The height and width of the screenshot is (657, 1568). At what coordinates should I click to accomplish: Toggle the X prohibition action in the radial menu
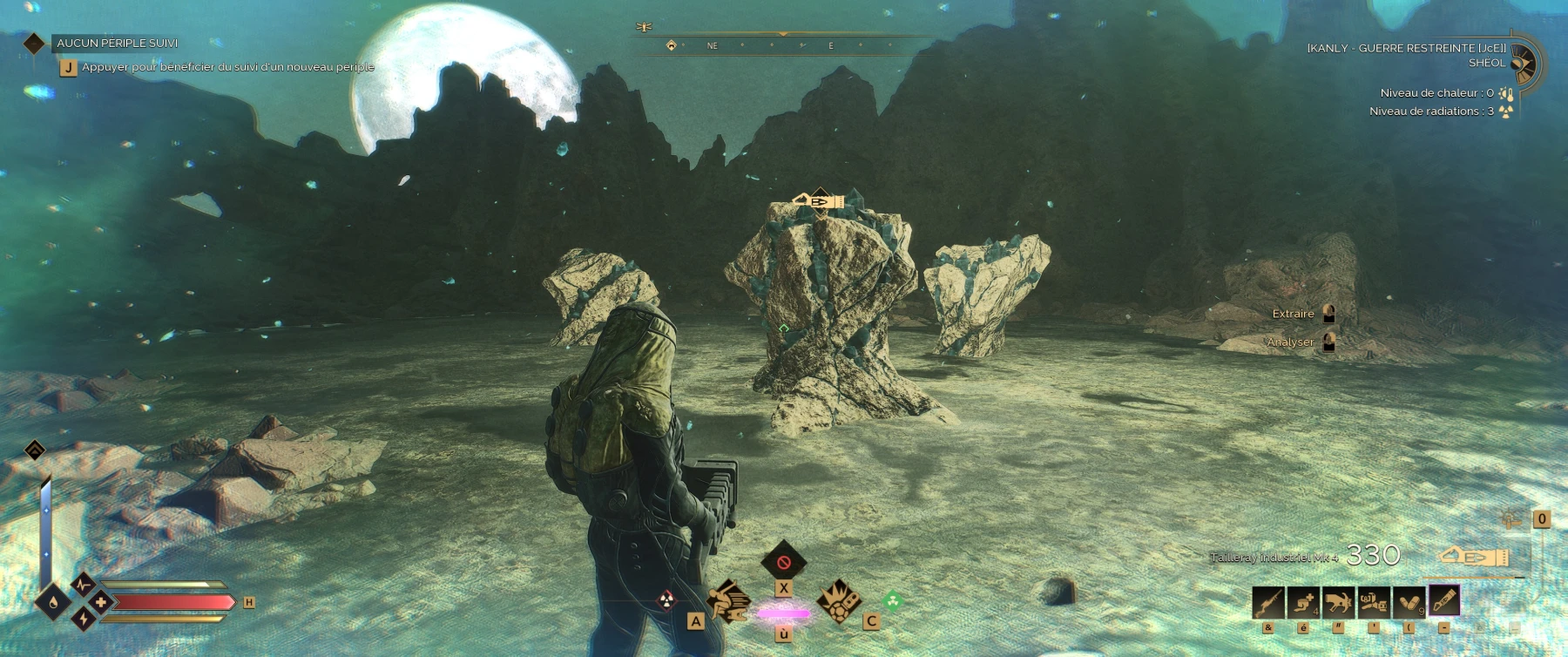tap(783, 562)
